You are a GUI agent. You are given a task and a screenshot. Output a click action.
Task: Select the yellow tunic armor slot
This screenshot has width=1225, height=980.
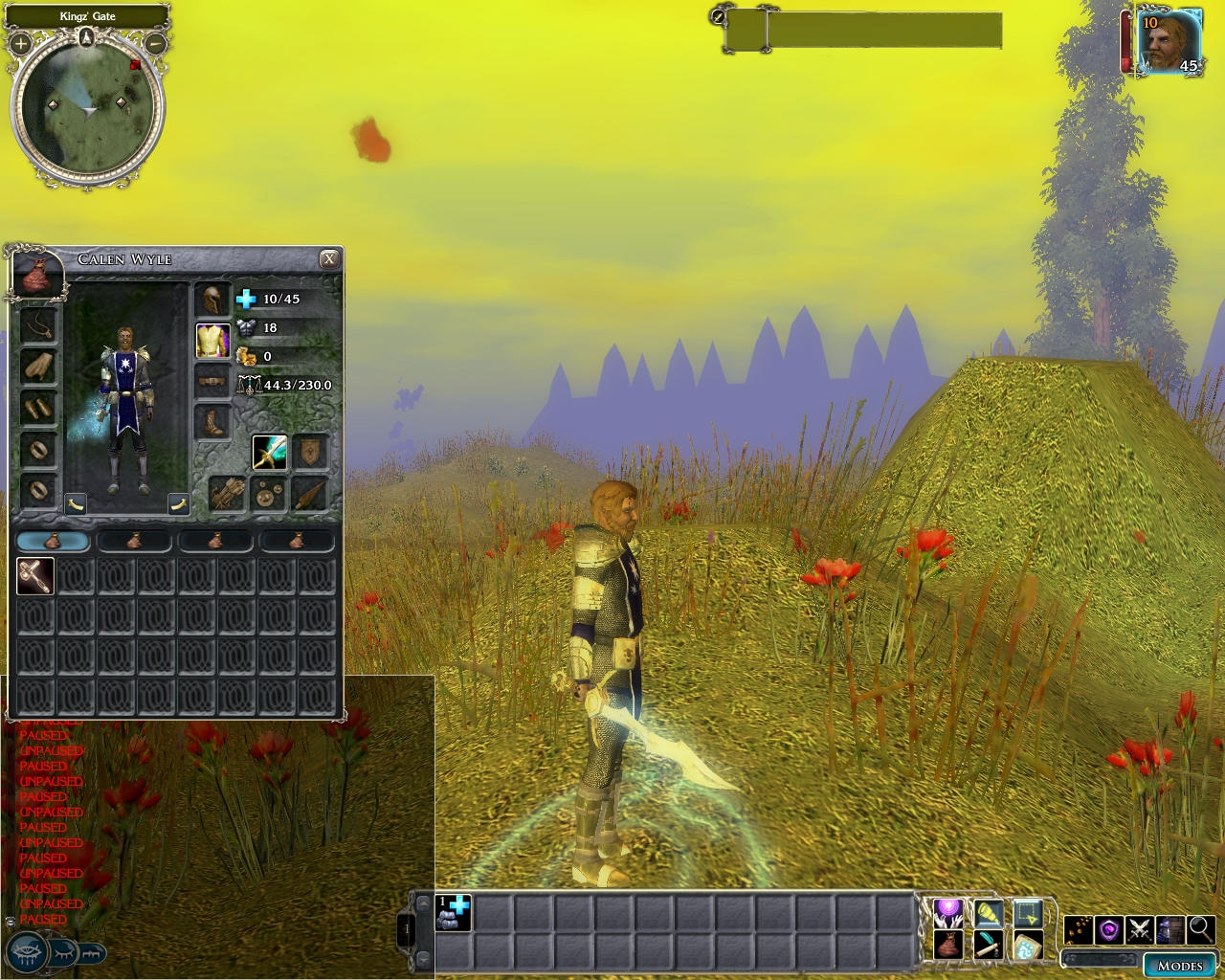(x=212, y=341)
